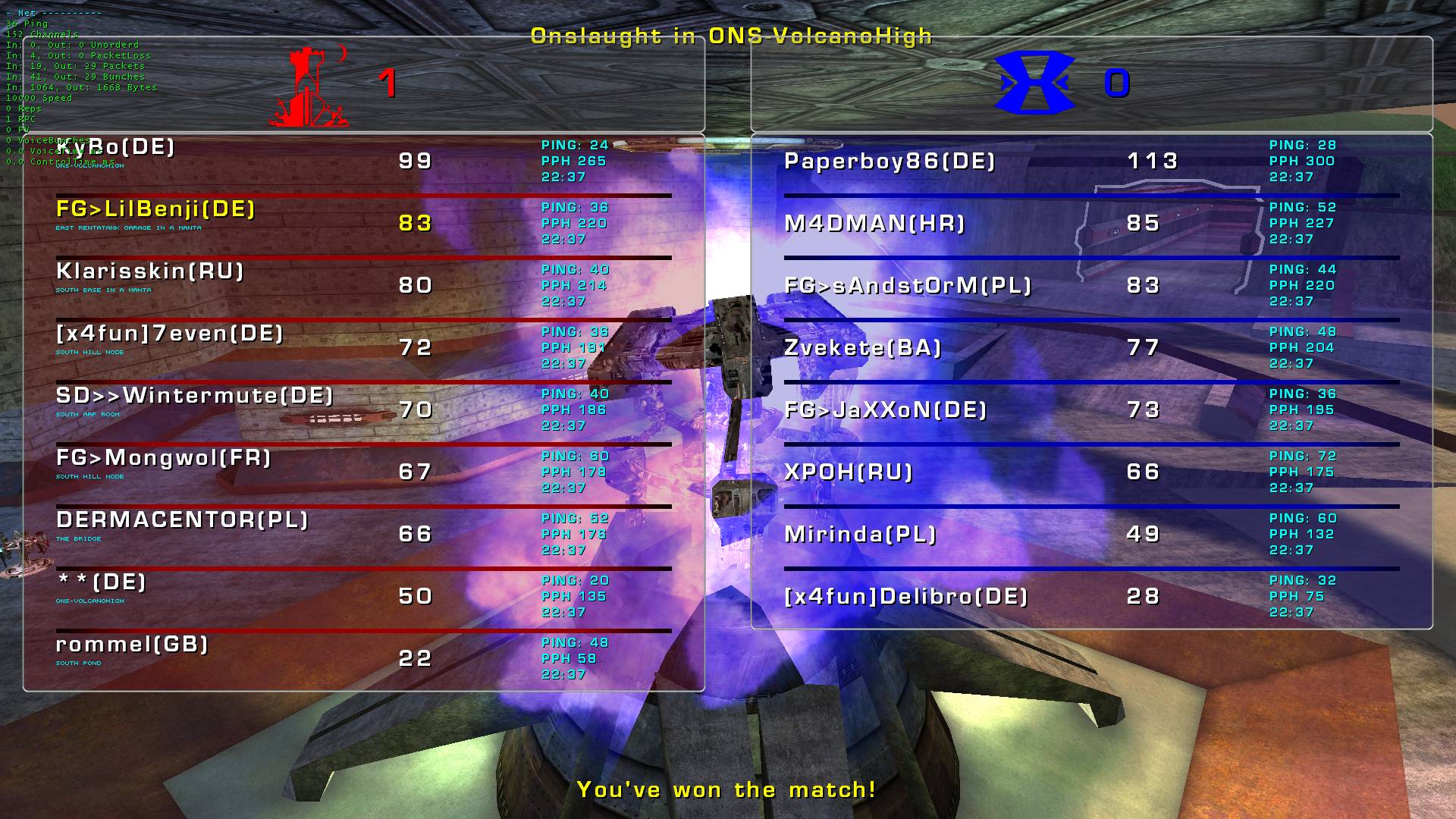Click the blue team emblem

point(1034,83)
